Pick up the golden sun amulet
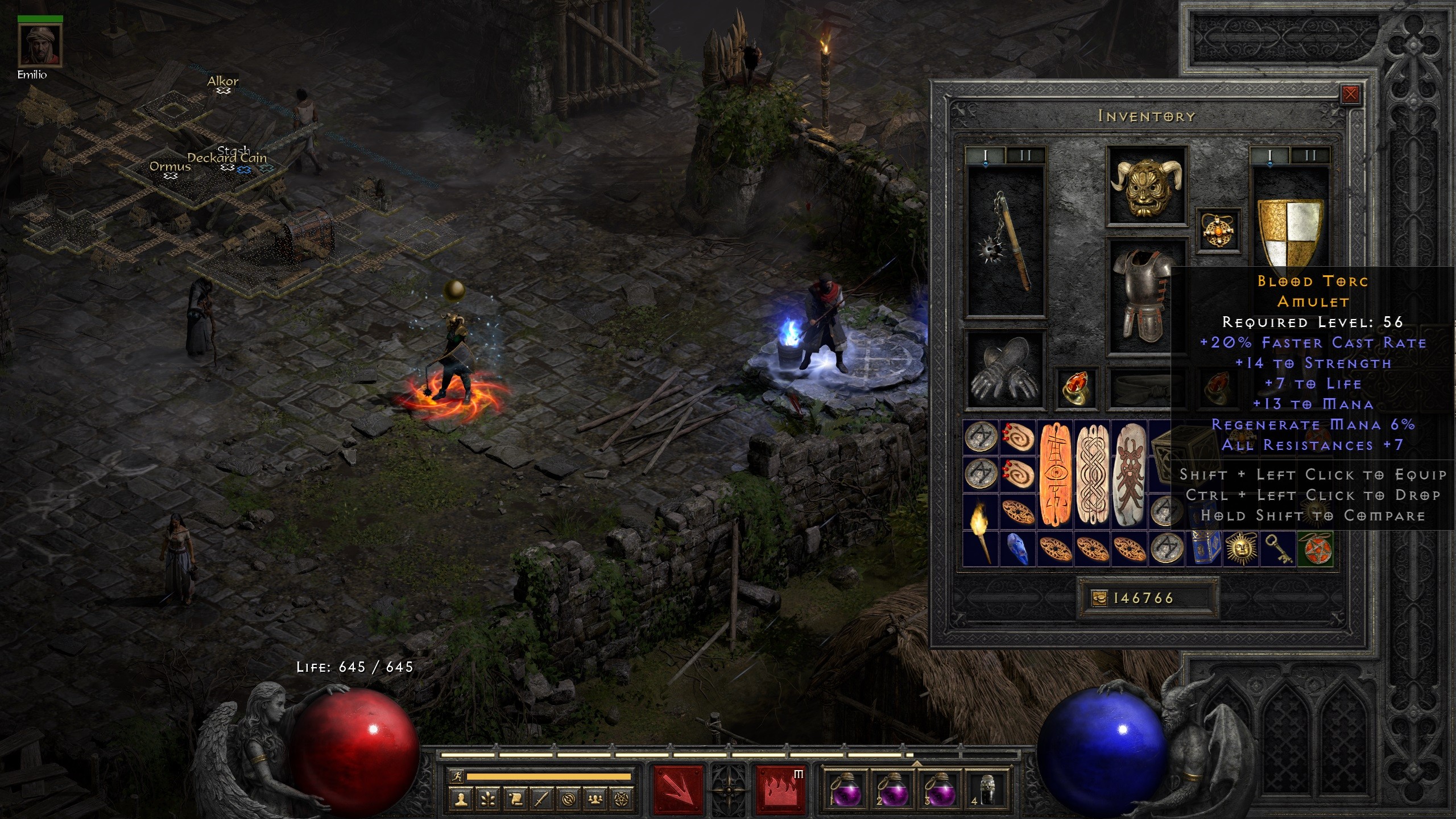1456x819 pixels. [x=1240, y=549]
